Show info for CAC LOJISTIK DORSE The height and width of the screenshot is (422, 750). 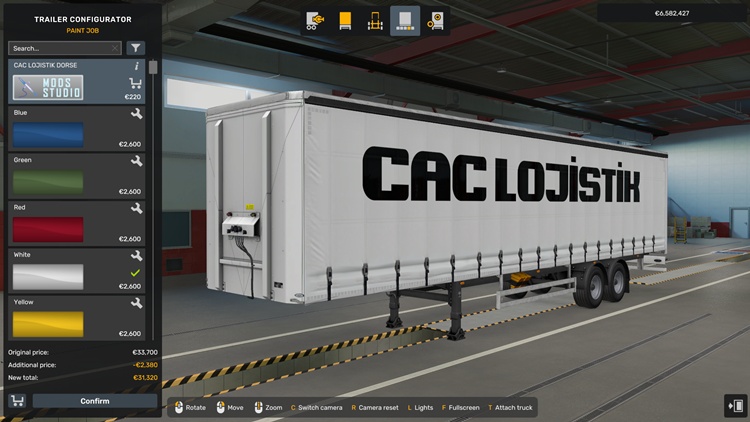click(x=136, y=66)
